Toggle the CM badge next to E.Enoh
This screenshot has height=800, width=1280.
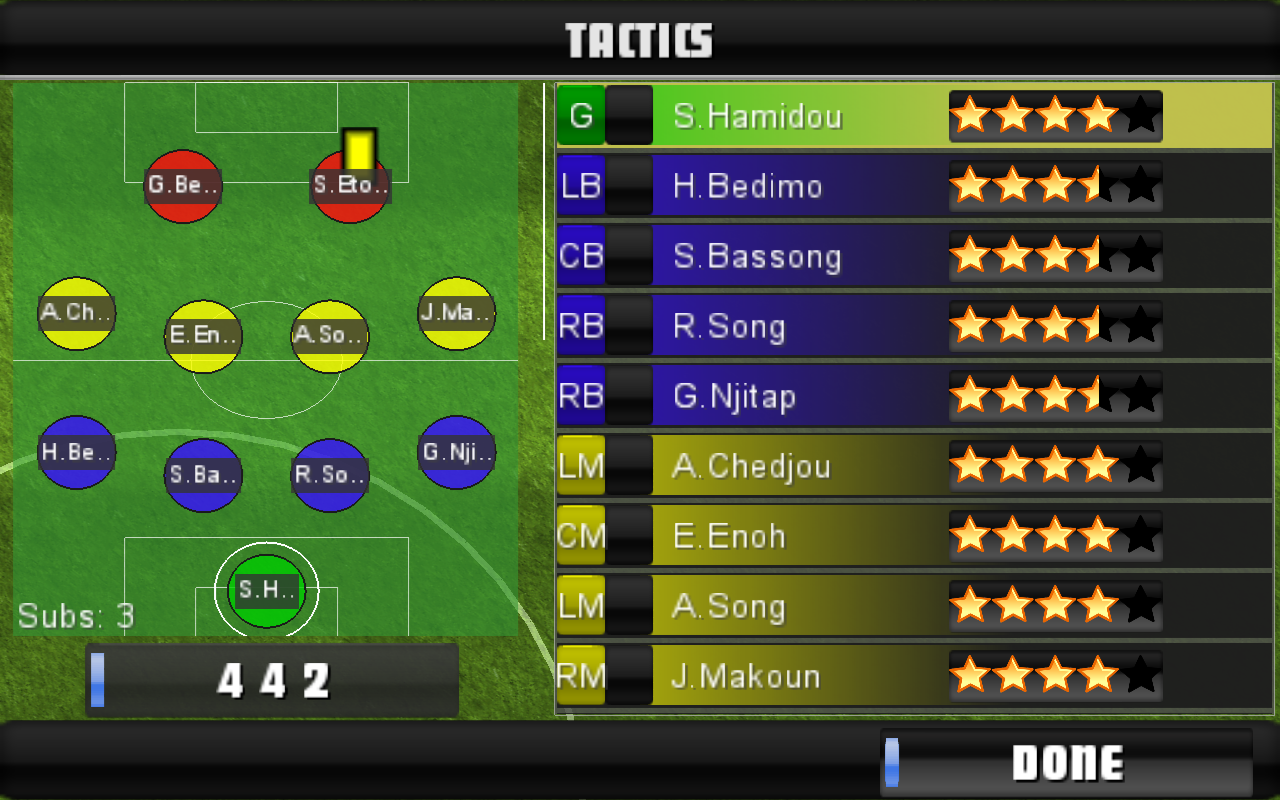tap(580, 536)
